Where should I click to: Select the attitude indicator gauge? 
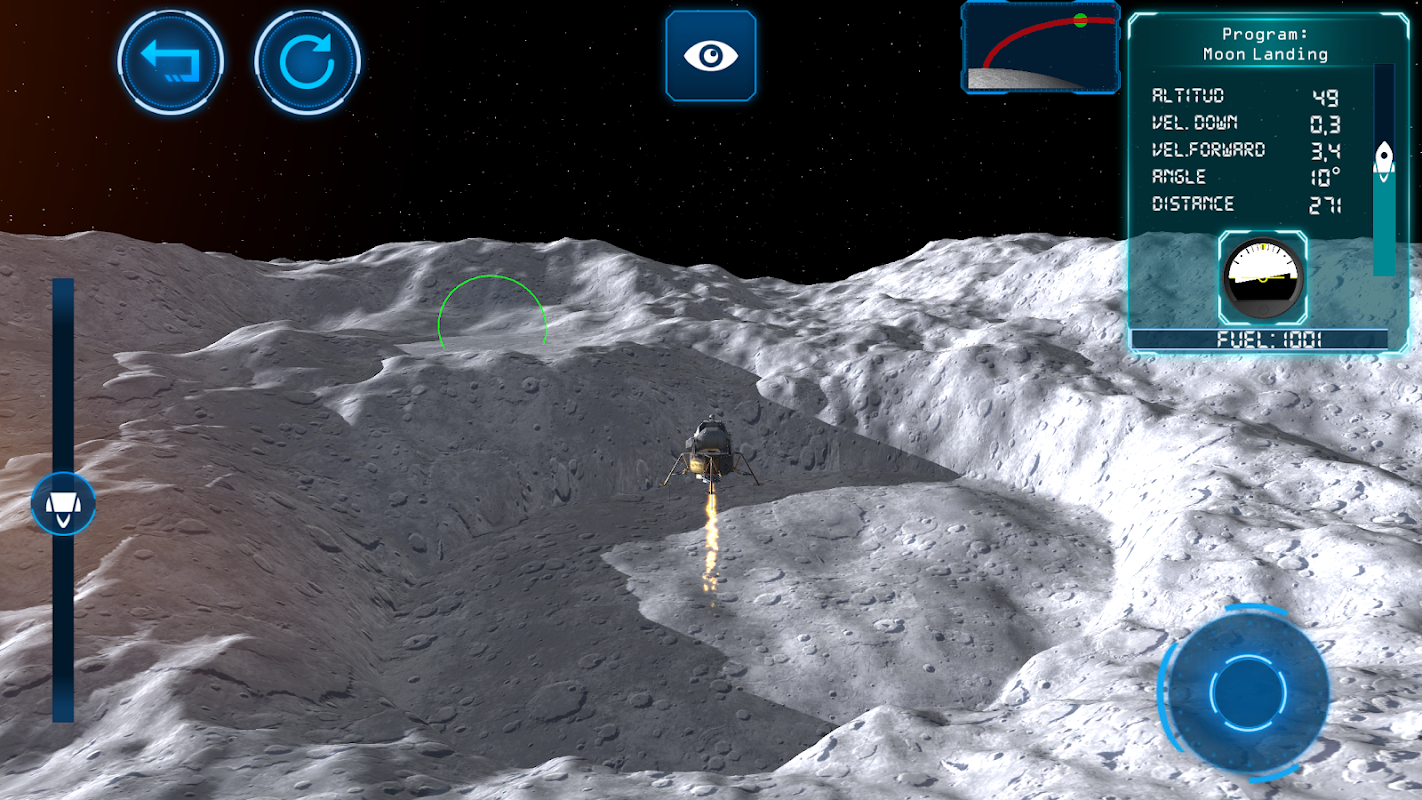point(1262,277)
